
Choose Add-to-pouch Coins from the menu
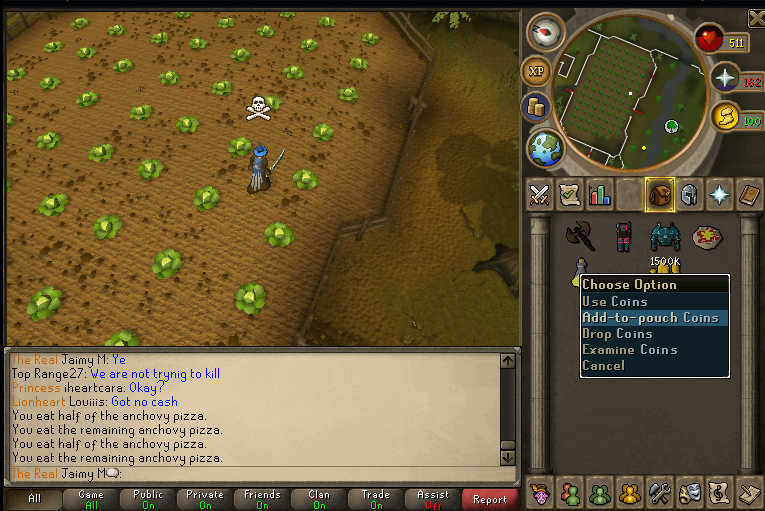pyautogui.click(x=650, y=318)
